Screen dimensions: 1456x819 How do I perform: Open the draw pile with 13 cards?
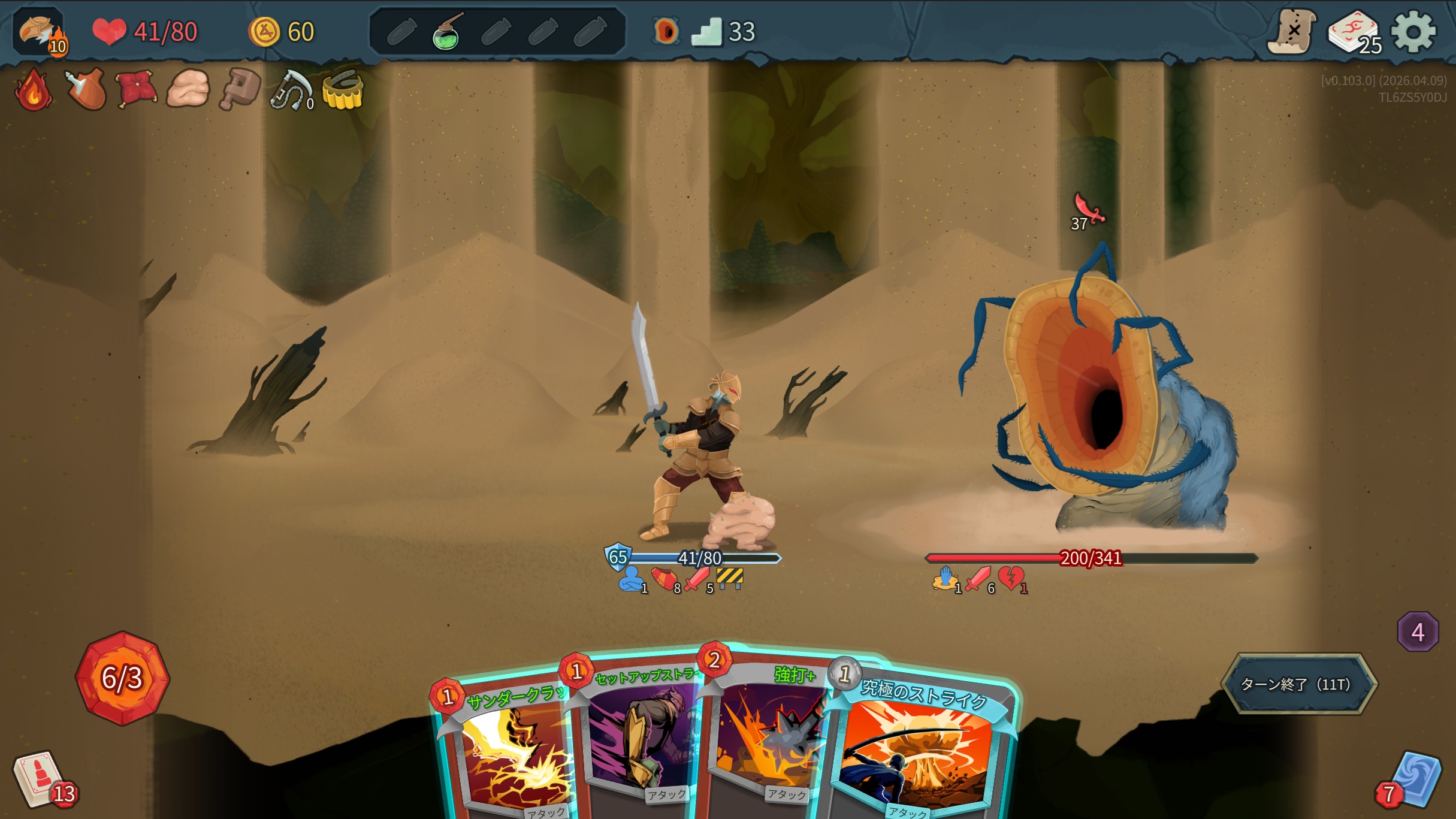coord(42,779)
